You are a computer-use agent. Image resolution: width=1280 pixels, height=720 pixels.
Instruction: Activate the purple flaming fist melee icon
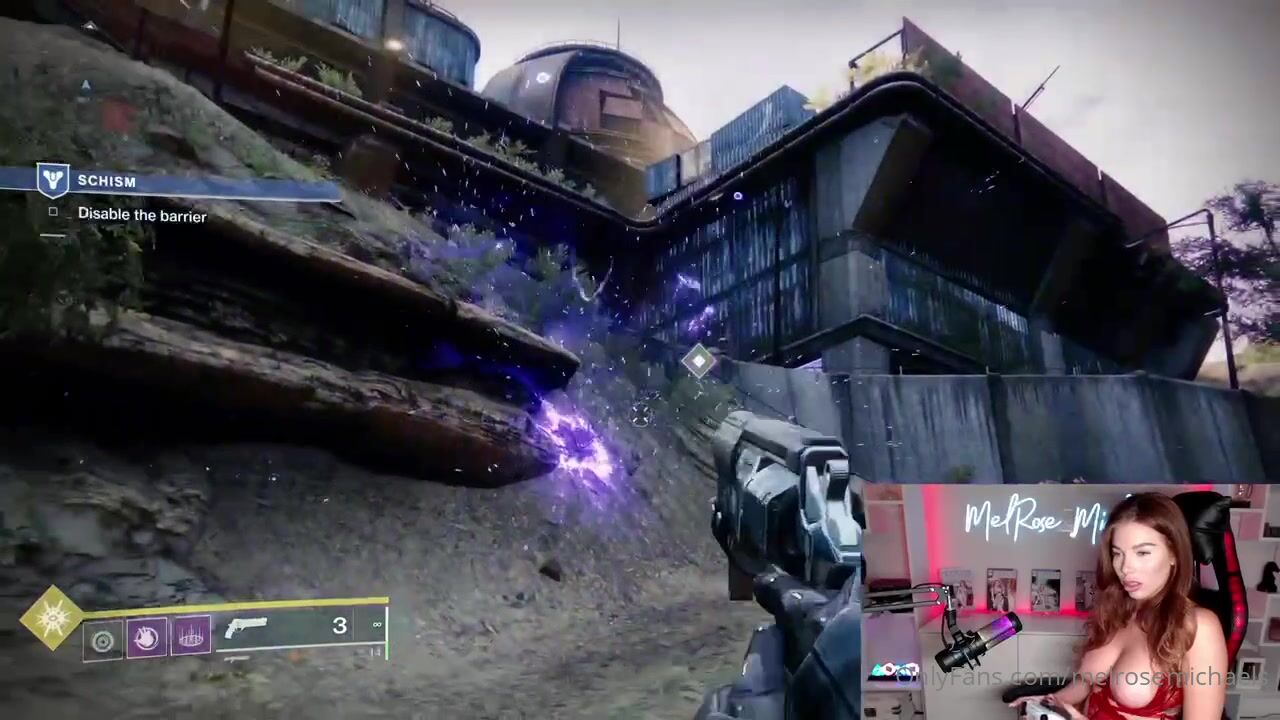[x=146, y=637]
